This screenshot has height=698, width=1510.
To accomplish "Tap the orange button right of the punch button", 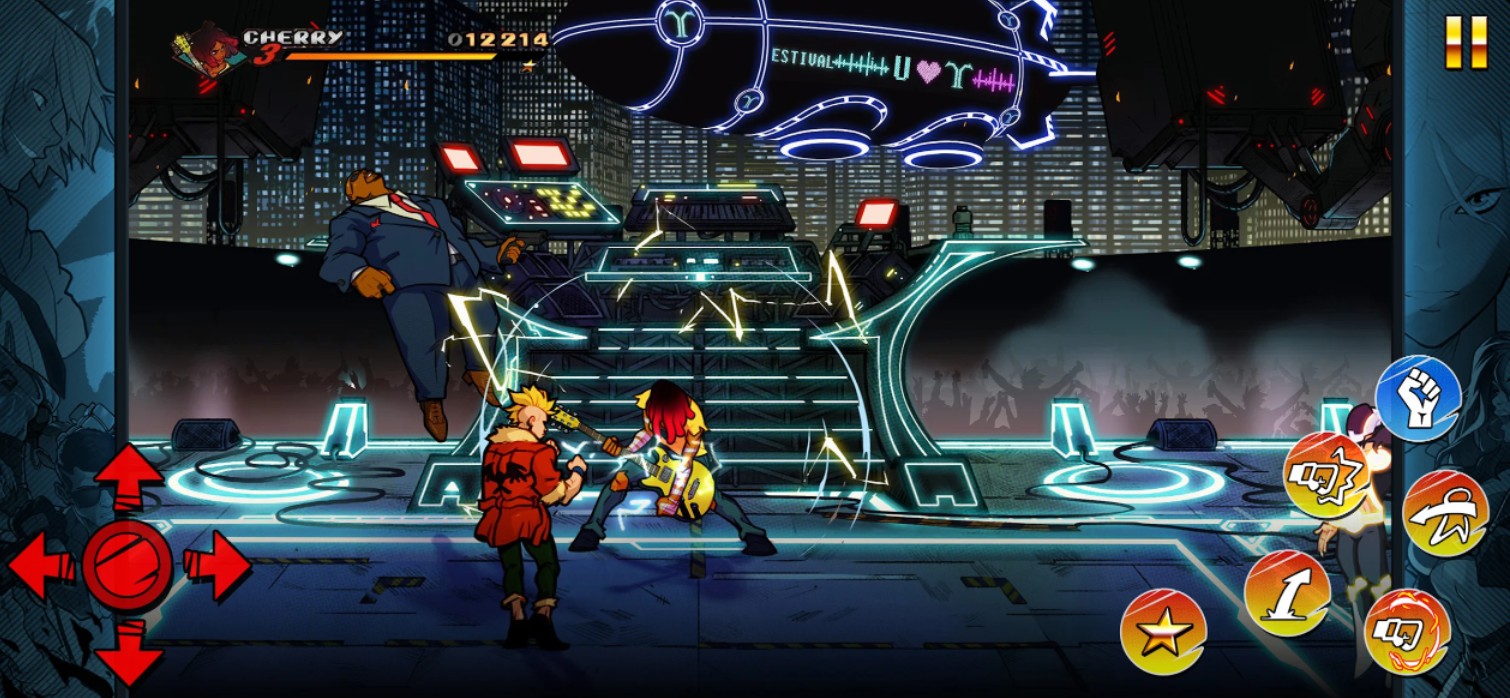I will (x=1446, y=513).
